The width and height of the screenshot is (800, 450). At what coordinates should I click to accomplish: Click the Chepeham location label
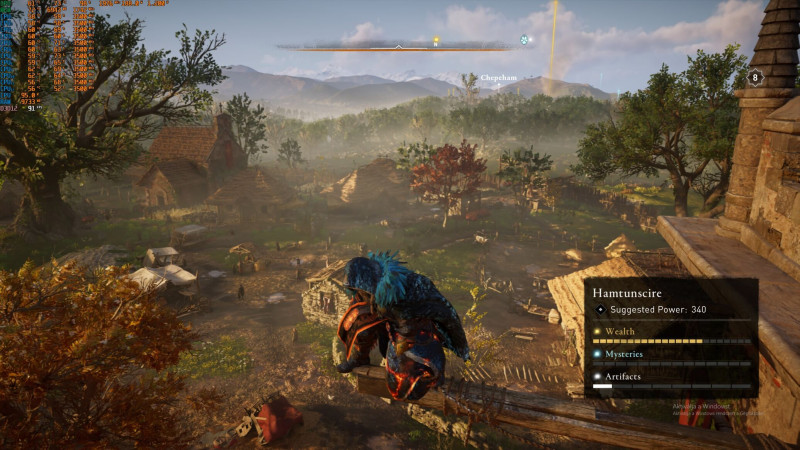click(498, 77)
